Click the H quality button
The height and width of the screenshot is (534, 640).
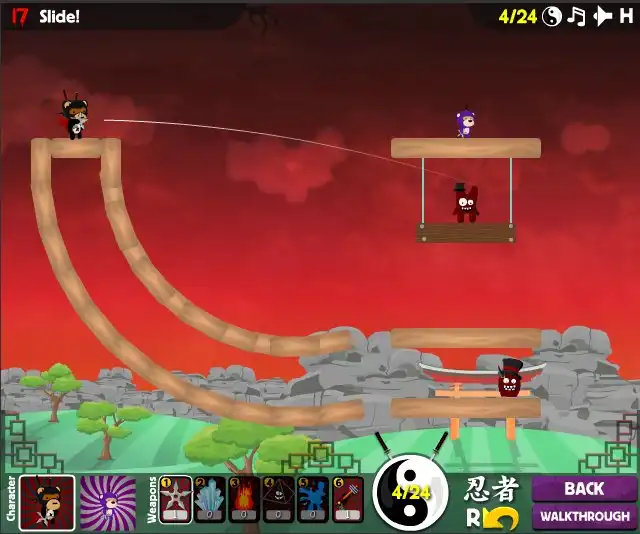[x=626, y=16]
